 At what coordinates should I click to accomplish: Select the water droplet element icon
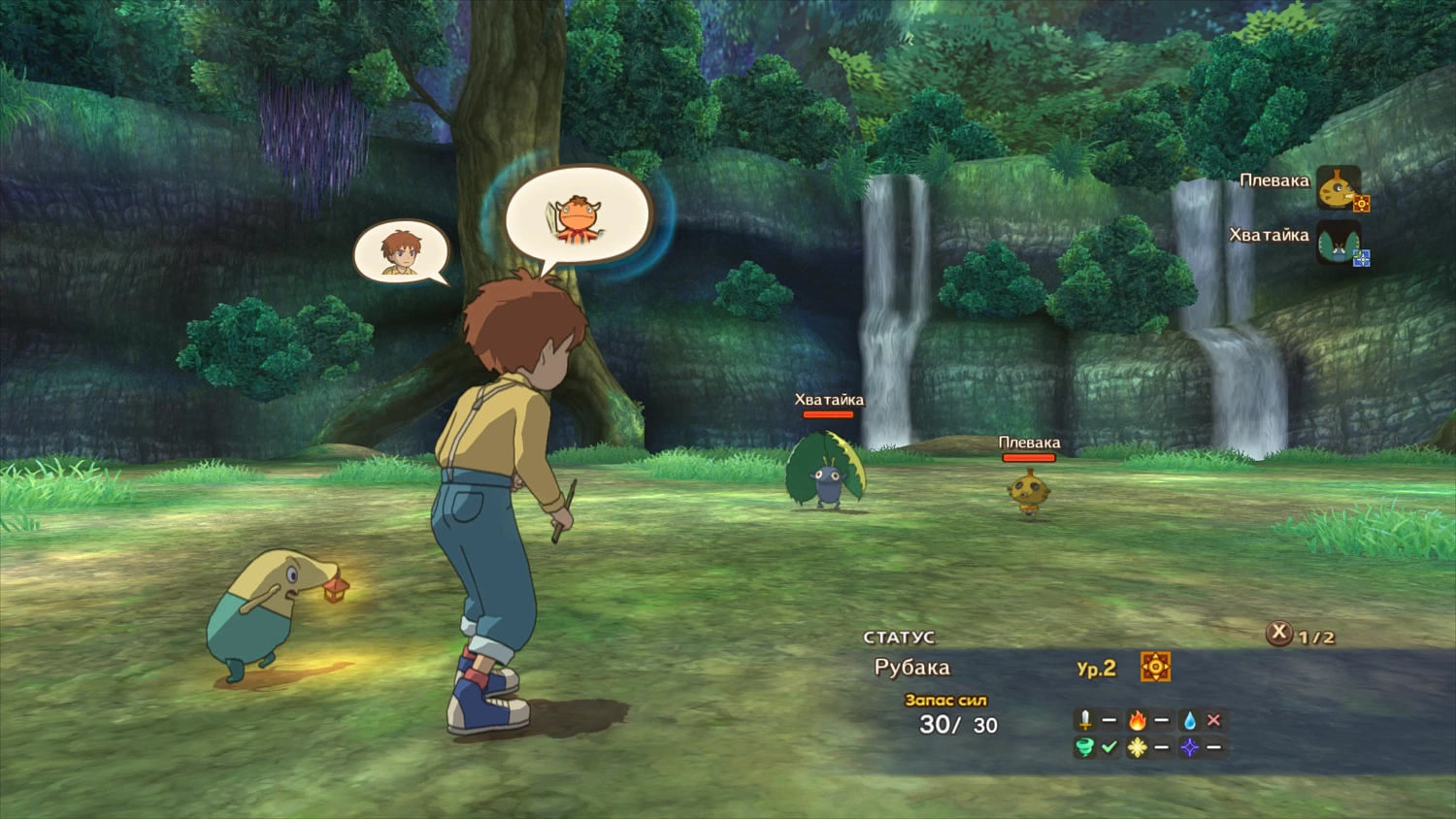[x=1190, y=720]
